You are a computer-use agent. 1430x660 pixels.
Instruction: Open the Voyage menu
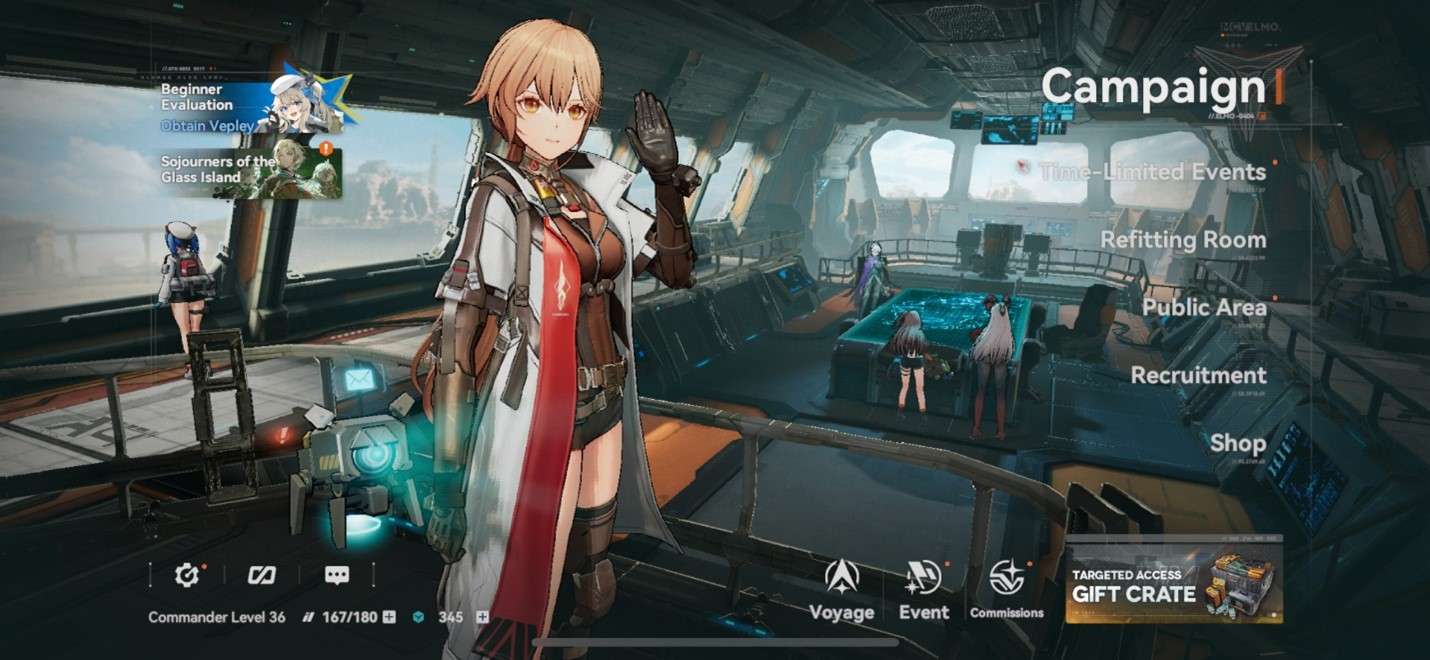click(841, 591)
